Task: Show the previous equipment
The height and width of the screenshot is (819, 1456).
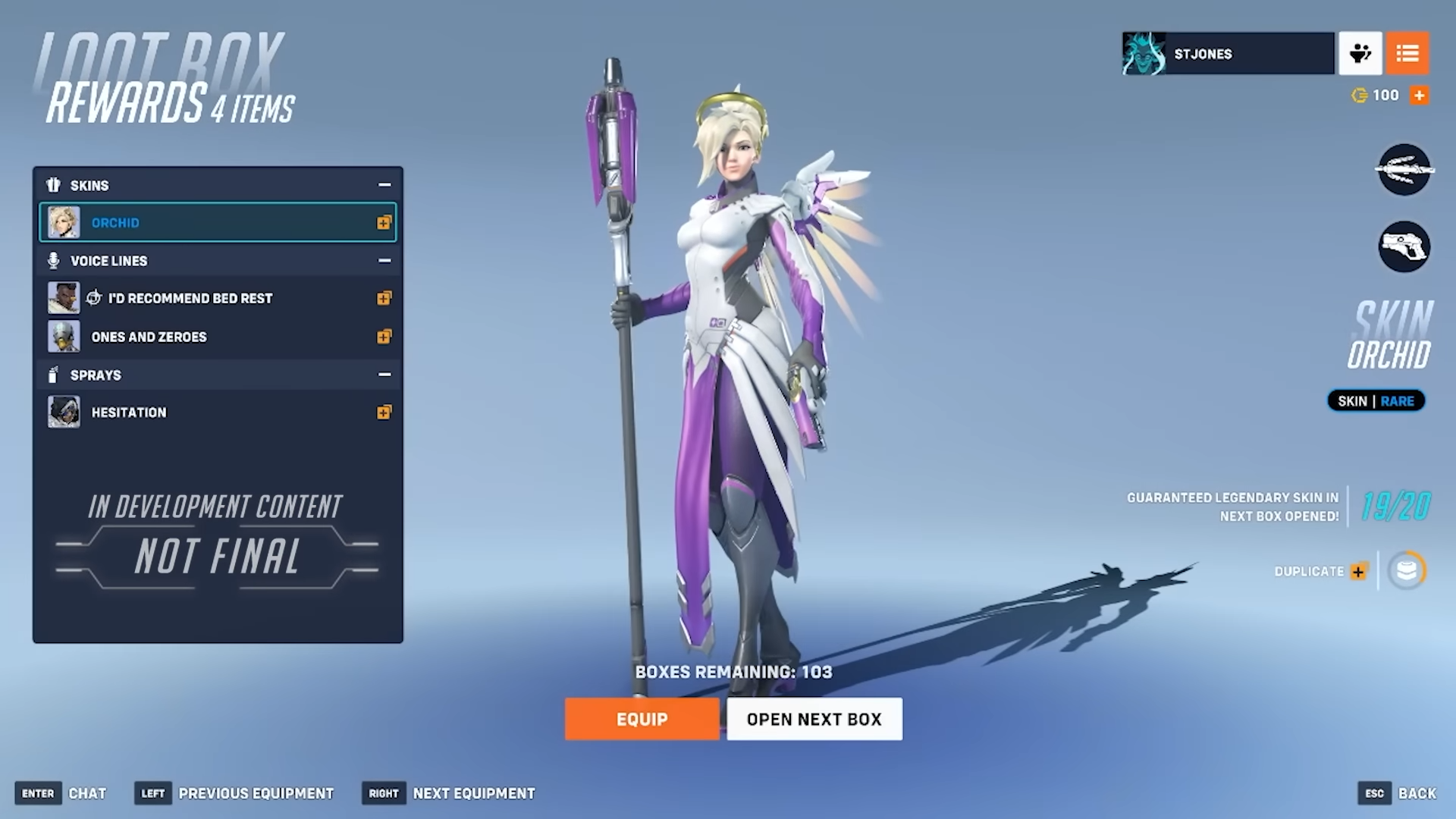Action: coord(235,793)
